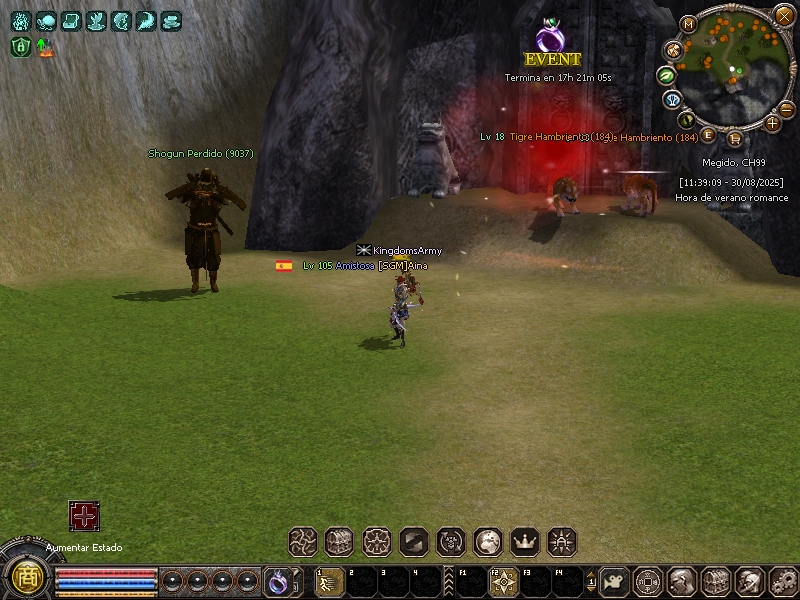Open the EVENT ring icon
This screenshot has width=800, height=600.
550,38
